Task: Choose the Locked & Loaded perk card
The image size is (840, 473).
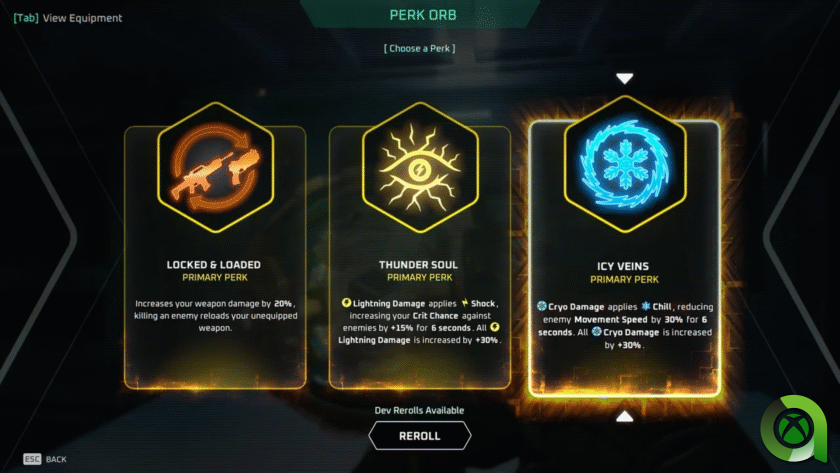Action: pos(214,256)
